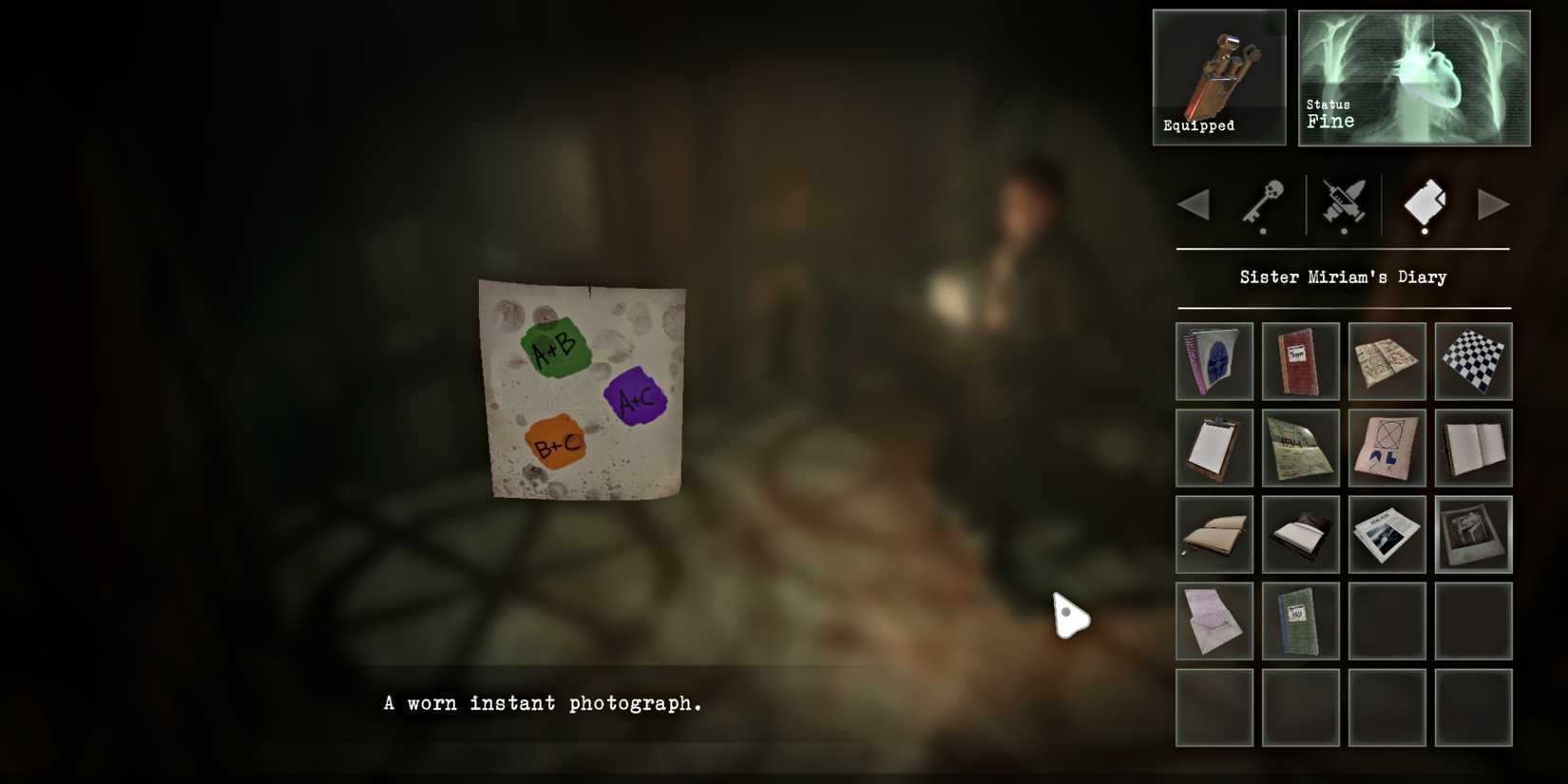Image resolution: width=1568 pixels, height=784 pixels.
Task: Select the checkered cloth item
Action: (1473, 361)
